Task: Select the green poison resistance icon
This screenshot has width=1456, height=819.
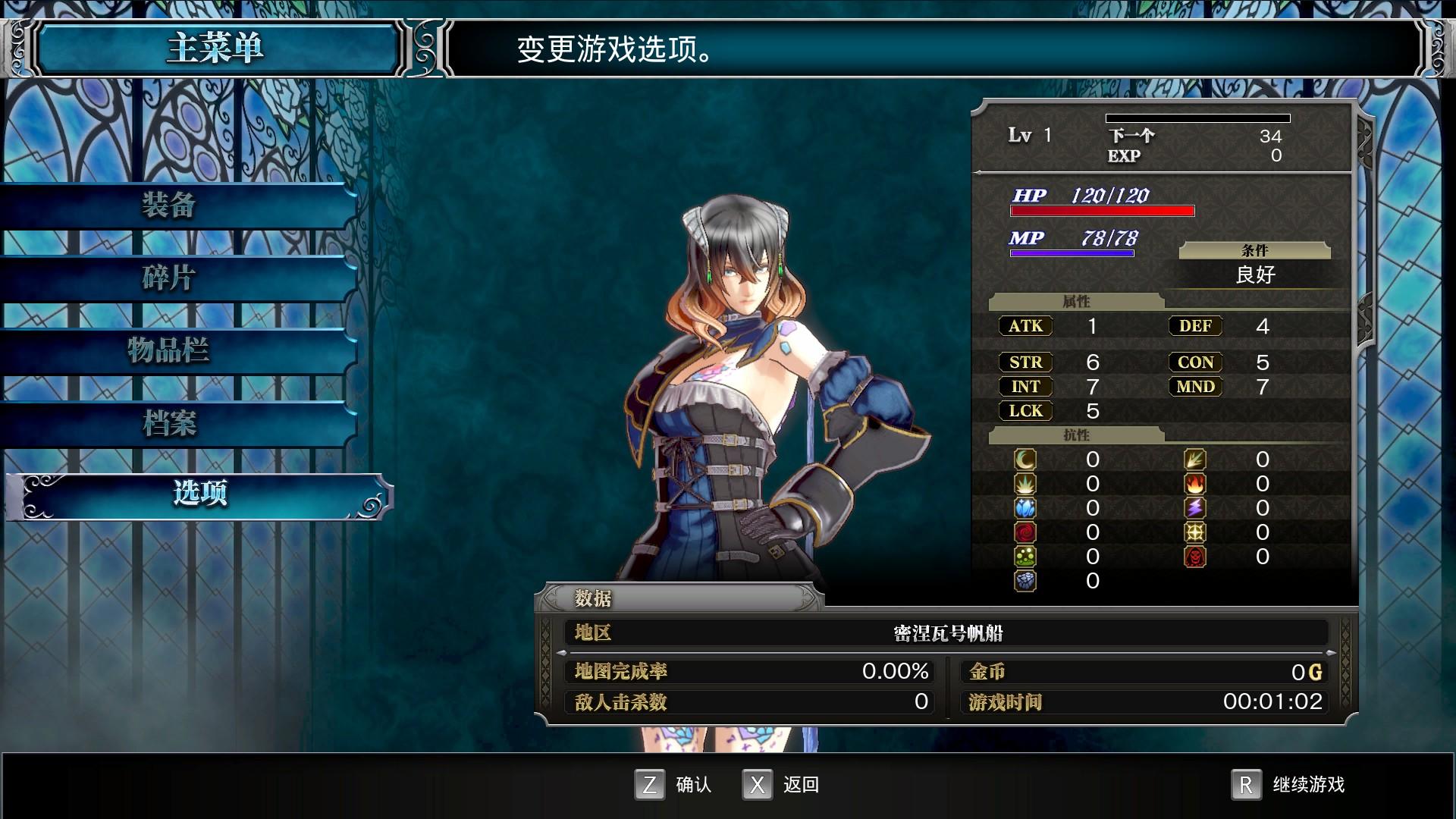Action: click(x=1025, y=556)
